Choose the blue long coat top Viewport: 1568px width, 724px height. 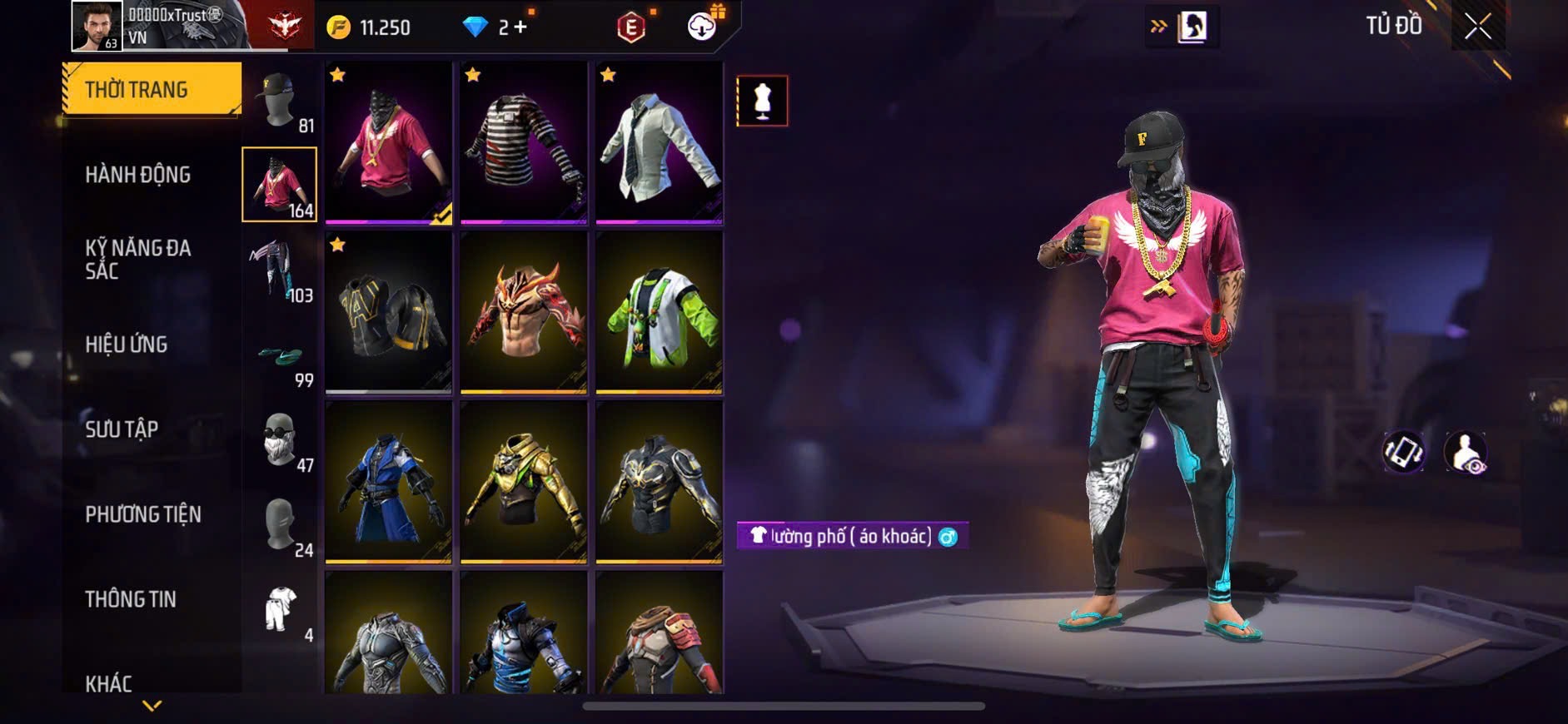point(388,482)
